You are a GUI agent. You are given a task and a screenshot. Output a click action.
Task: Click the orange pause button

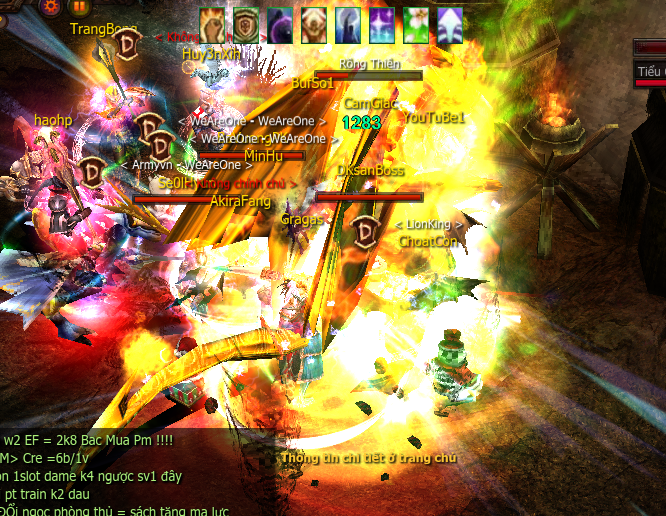(79, 6)
